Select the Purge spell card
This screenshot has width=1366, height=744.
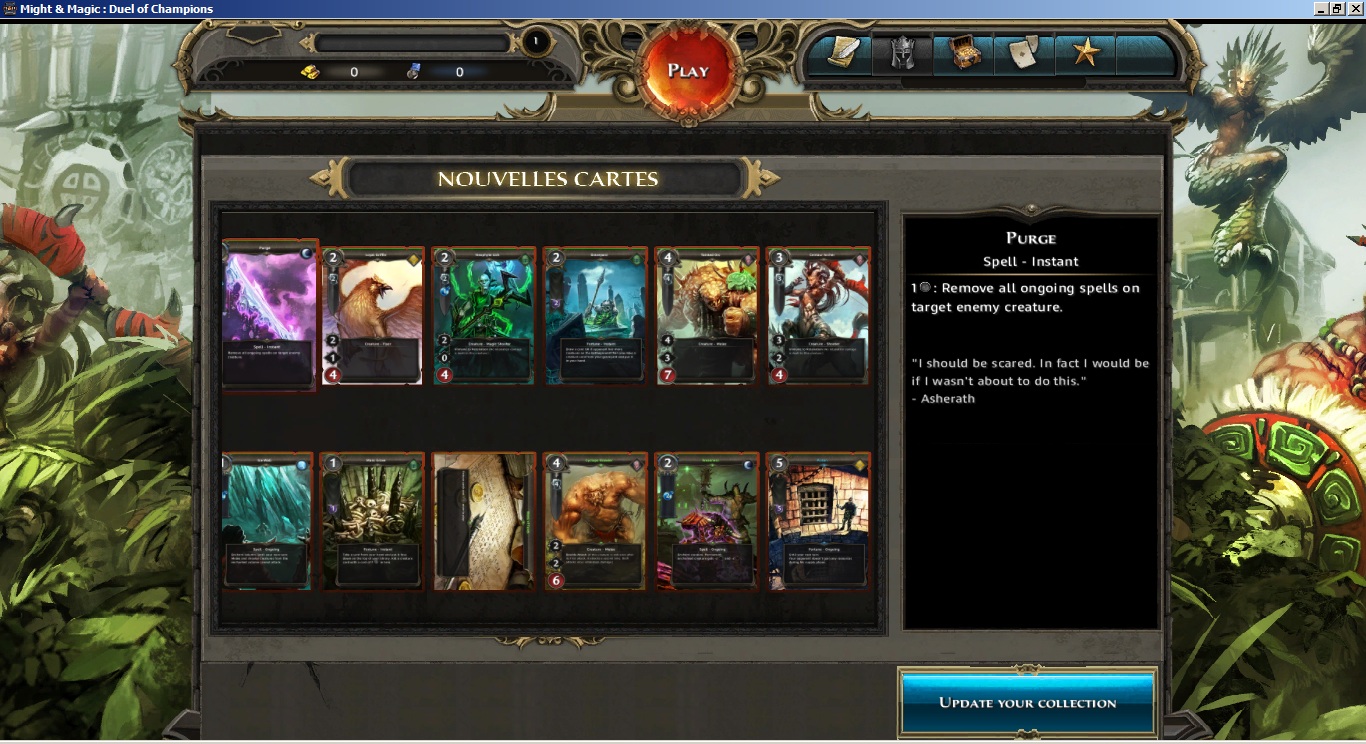pyautogui.click(x=270, y=315)
